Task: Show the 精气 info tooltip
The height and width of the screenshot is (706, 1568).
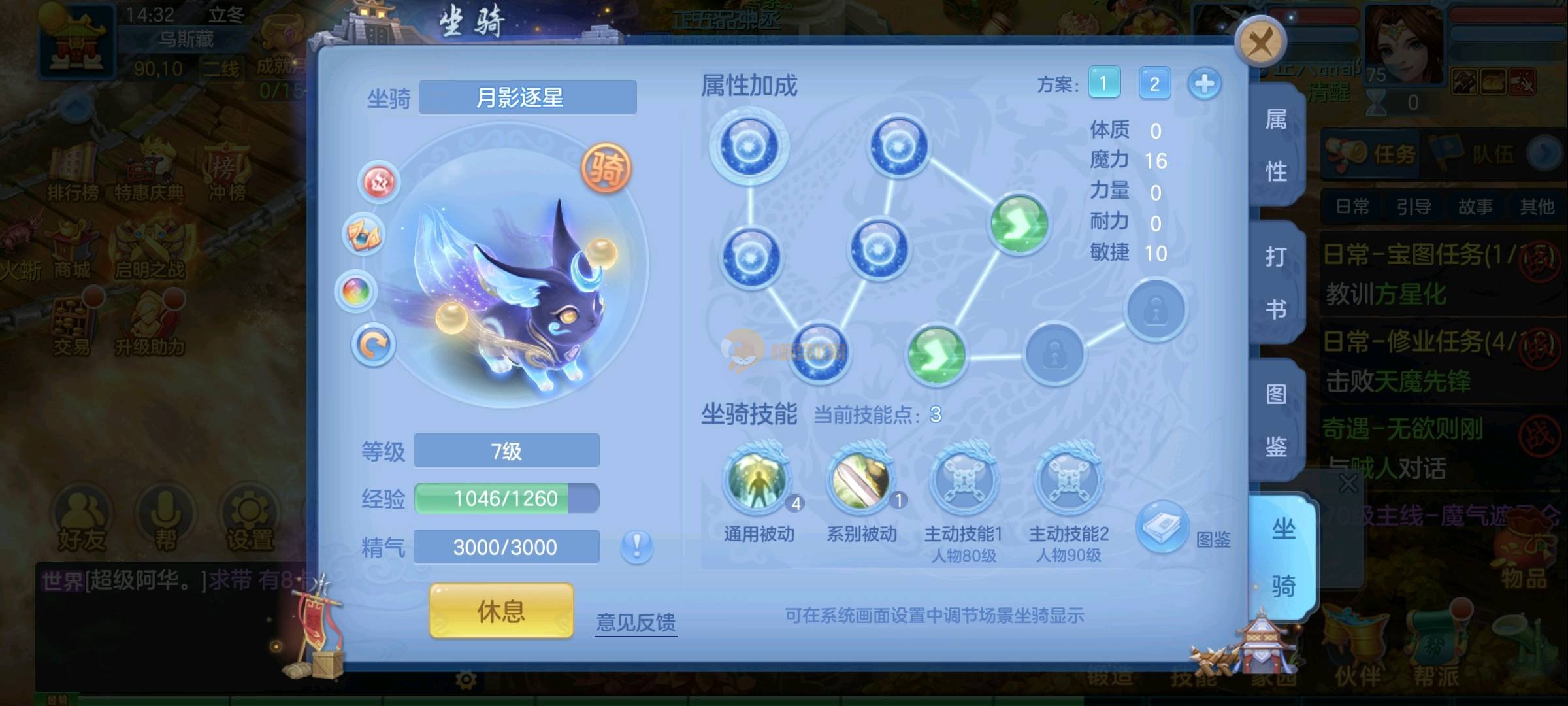Action: pyautogui.click(x=637, y=546)
